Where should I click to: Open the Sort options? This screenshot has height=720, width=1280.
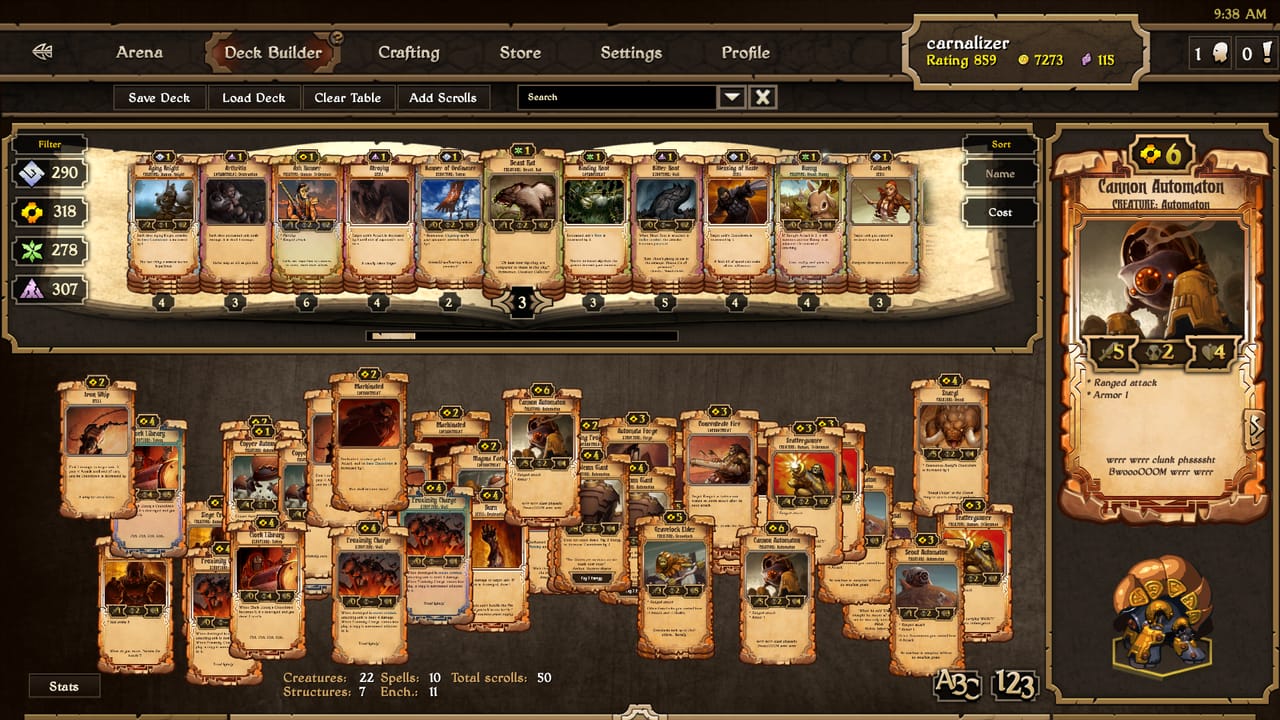coord(999,144)
